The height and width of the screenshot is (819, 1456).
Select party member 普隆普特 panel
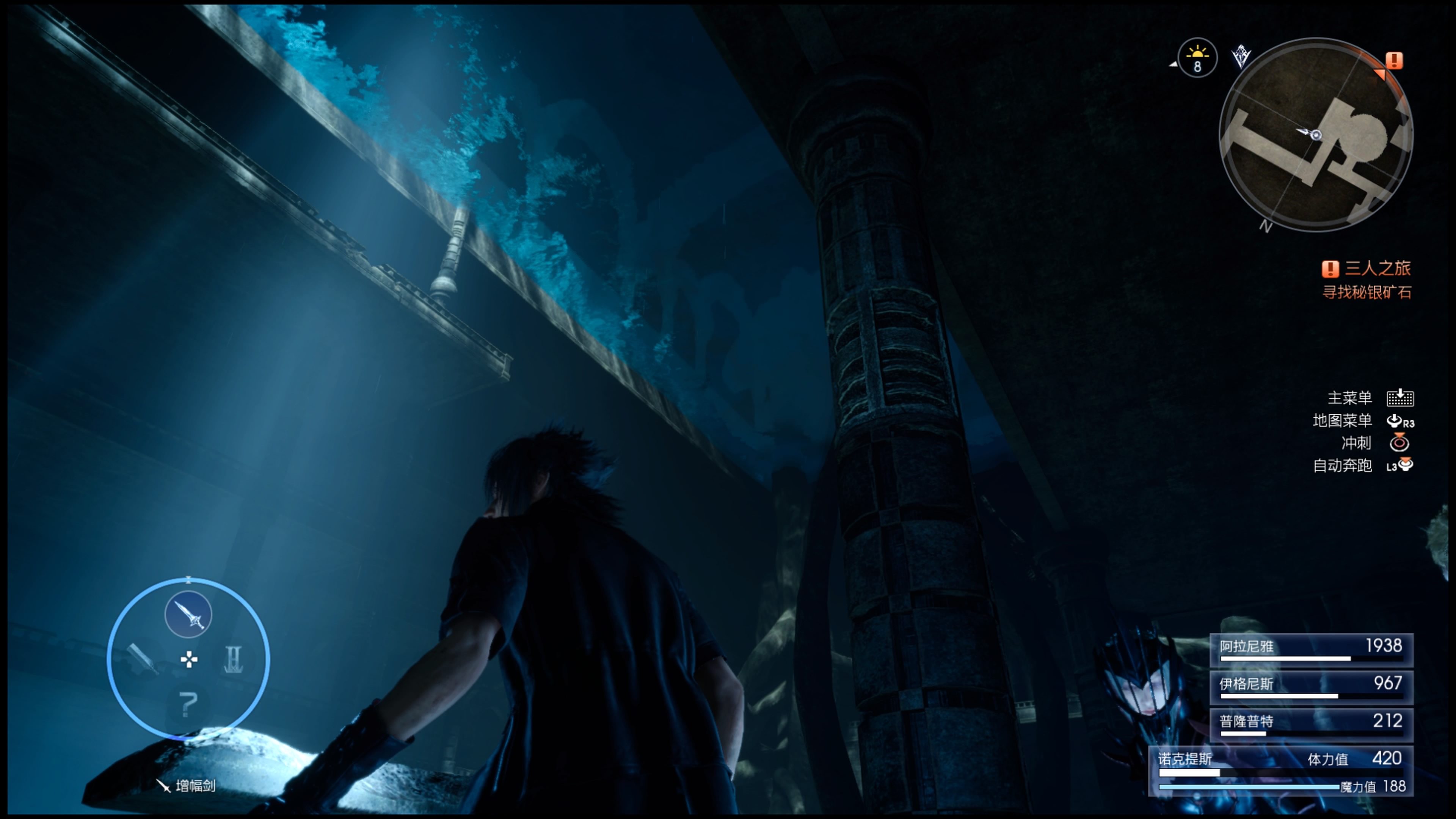click(x=1311, y=724)
